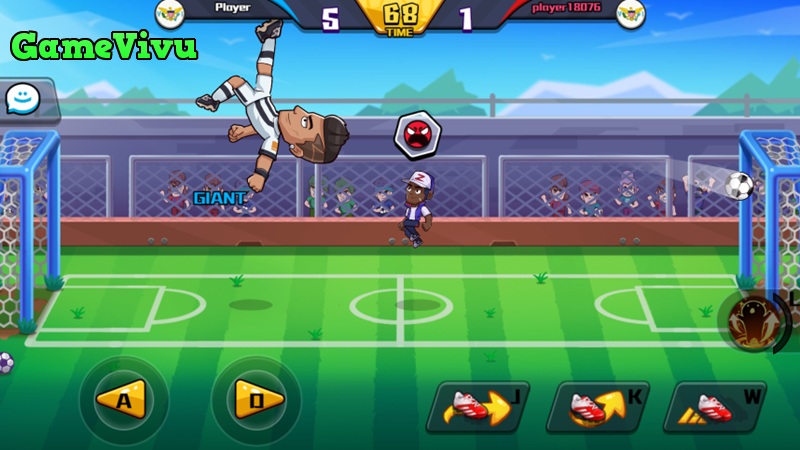Tap the K high kick boot button
Image resolution: width=800 pixels, height=450 pixels.
[x=596, y=406]
